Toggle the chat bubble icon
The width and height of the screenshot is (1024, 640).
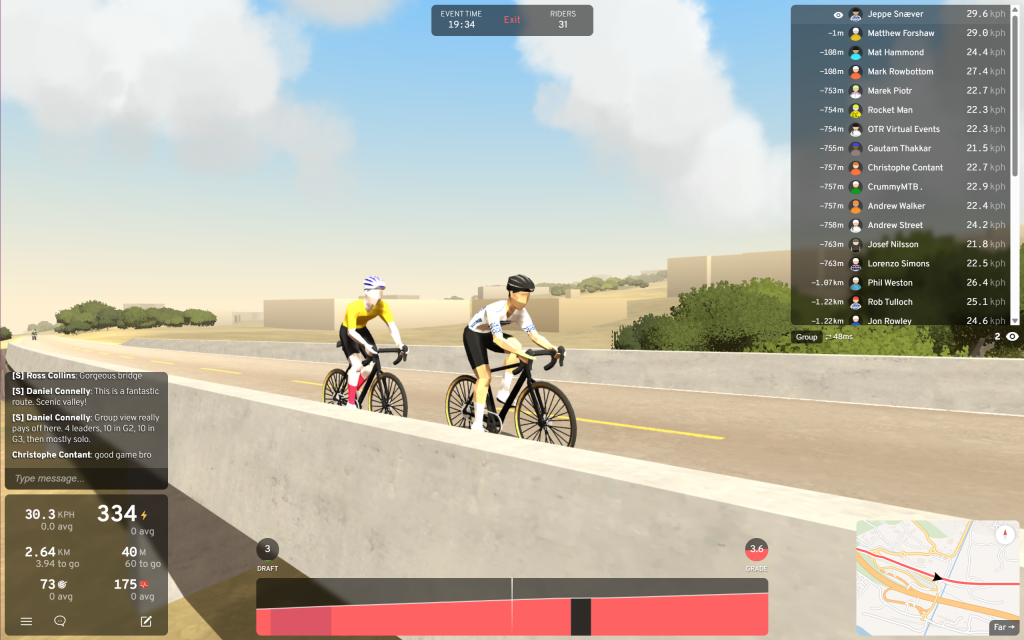60,621
